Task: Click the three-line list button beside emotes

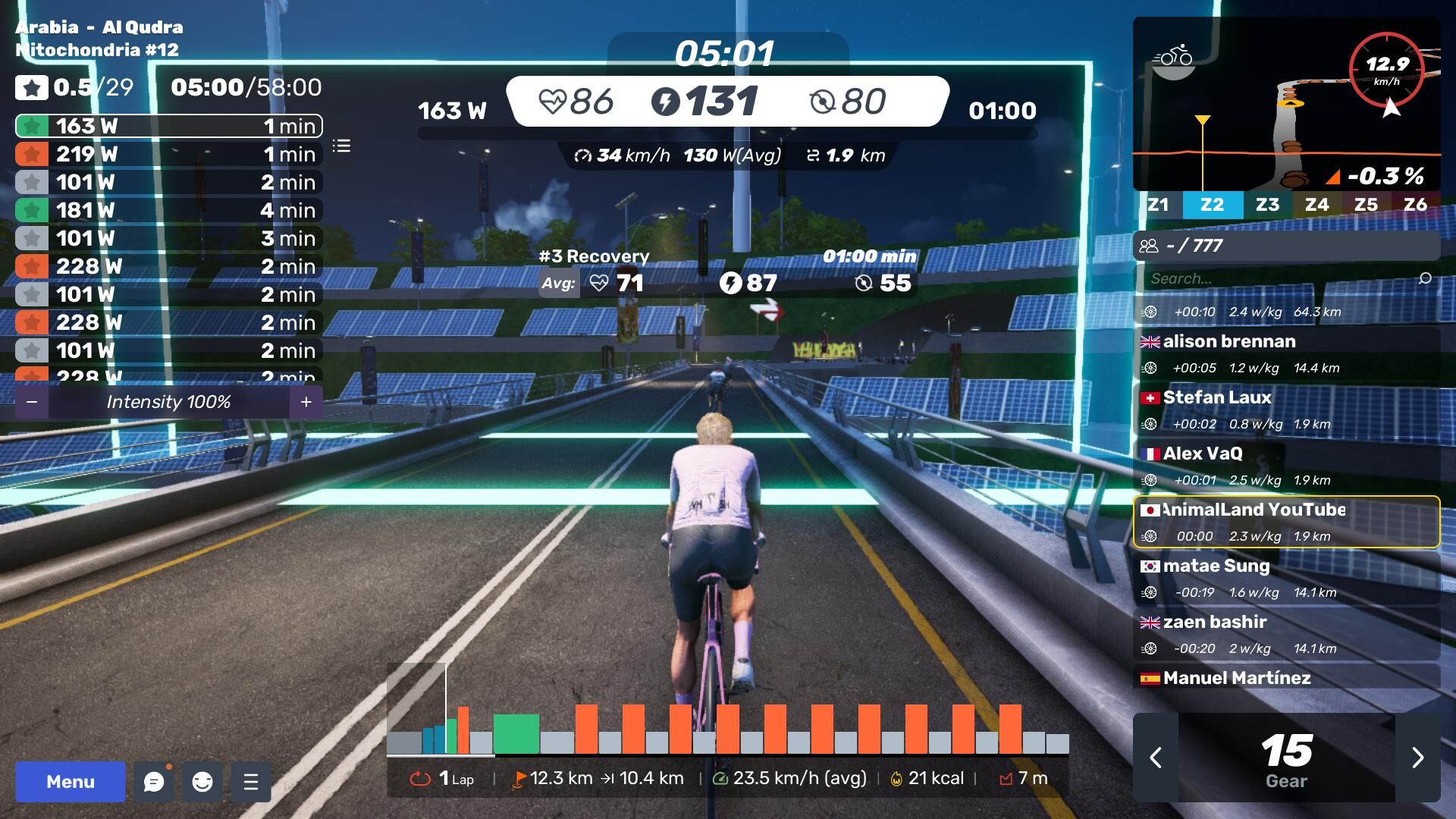Action: tap(251, 781)
